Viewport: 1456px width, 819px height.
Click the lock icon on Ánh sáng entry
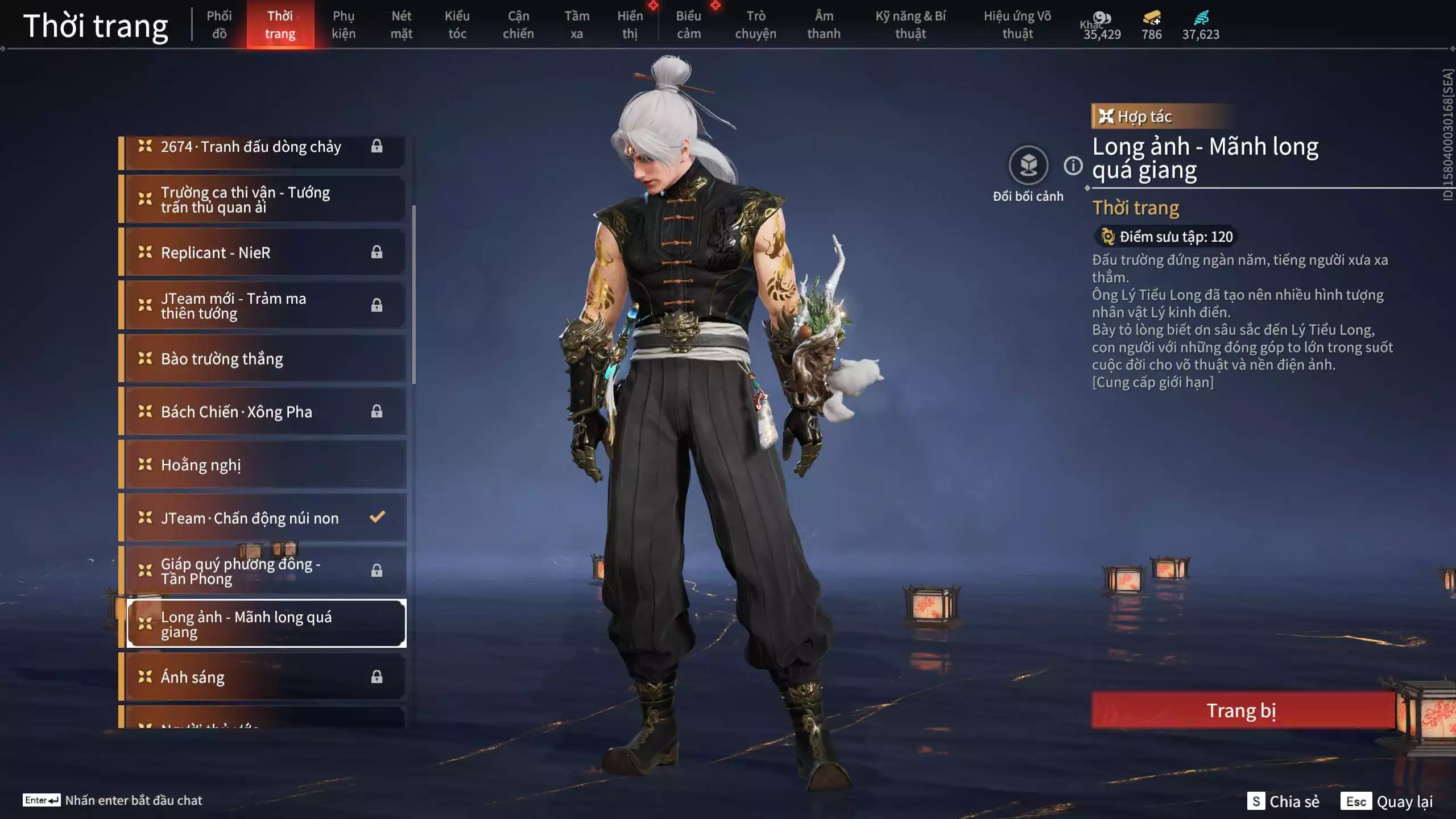(377, 677)
